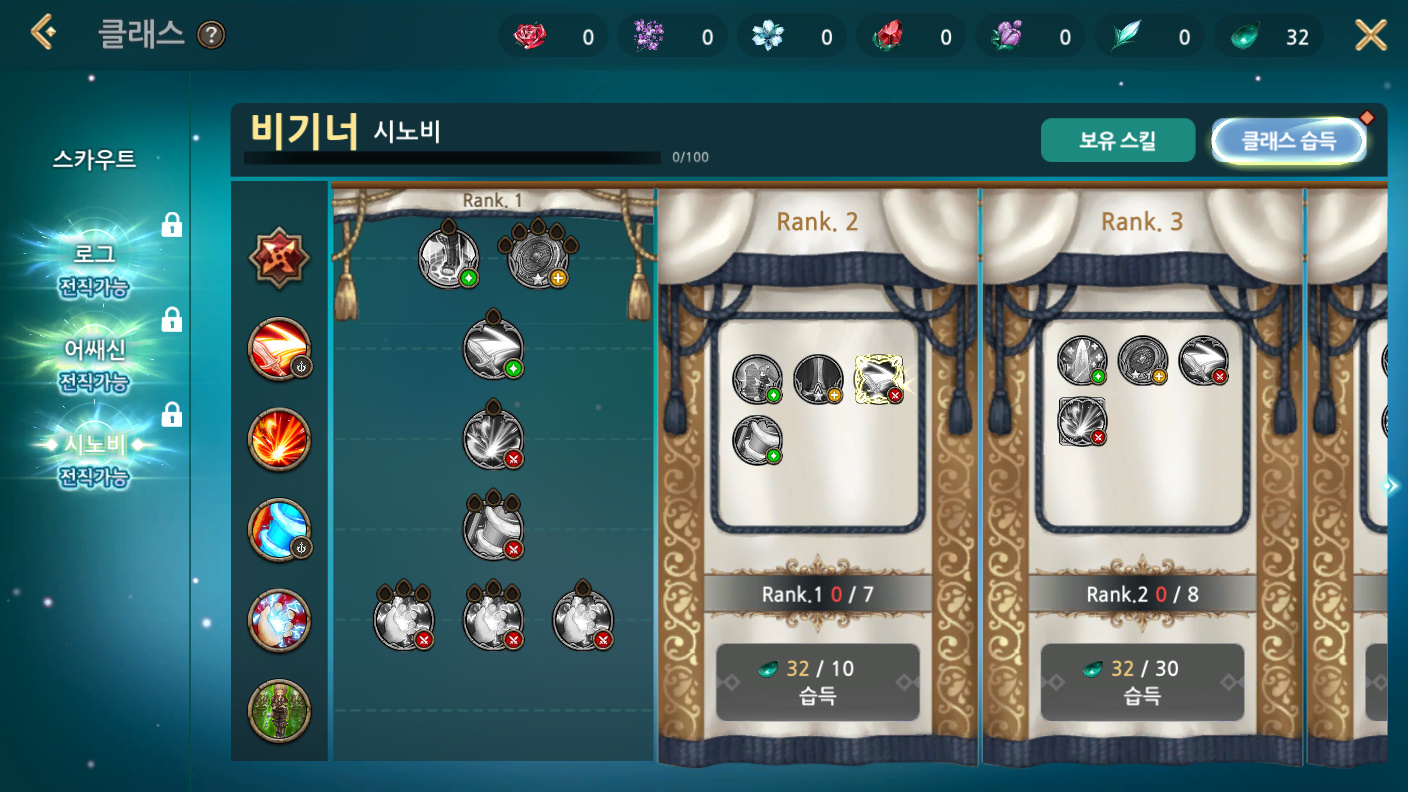The width and height of the screenshot is (1408, 792).
Task: Select the red star emblem skill icon
Action: tap(279, 258)
